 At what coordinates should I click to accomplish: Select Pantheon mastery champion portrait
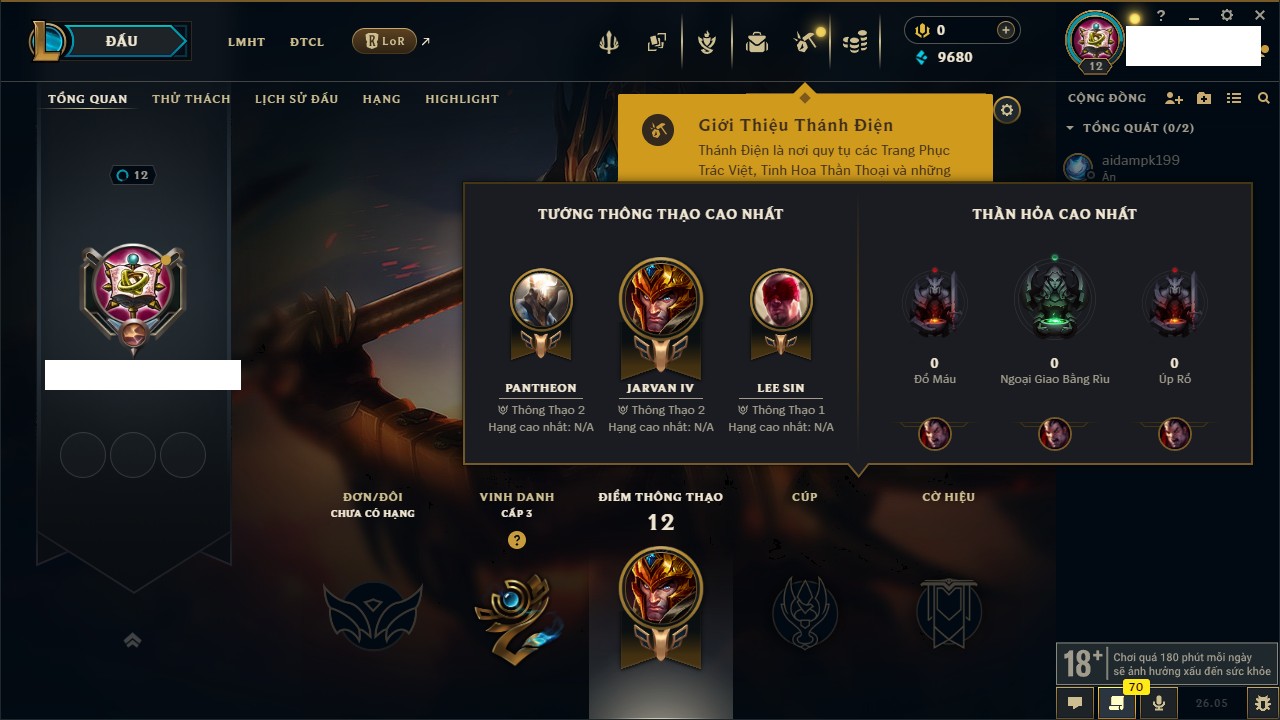(541, 299)
